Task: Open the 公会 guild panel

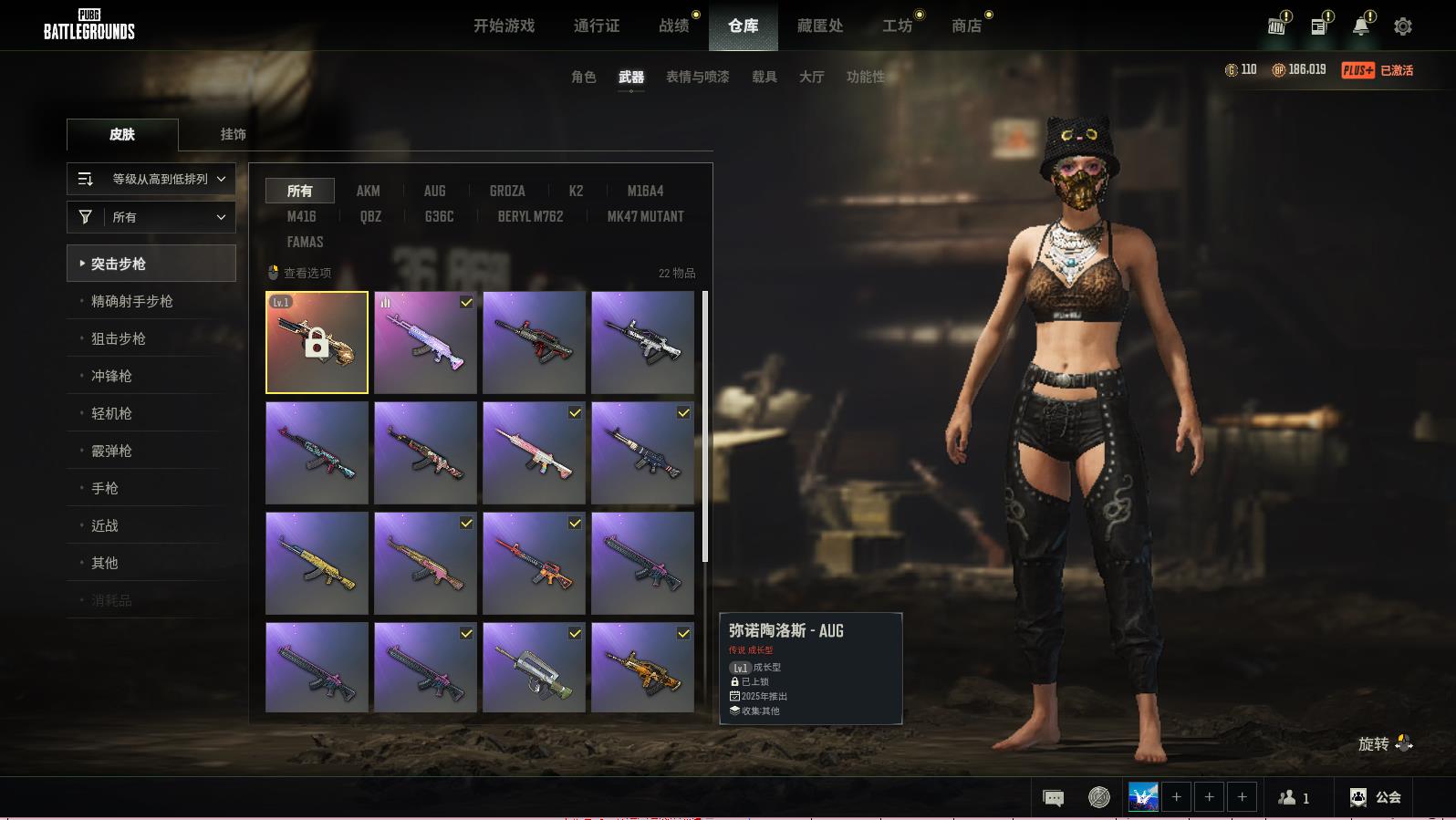Action: (1376, 797)
